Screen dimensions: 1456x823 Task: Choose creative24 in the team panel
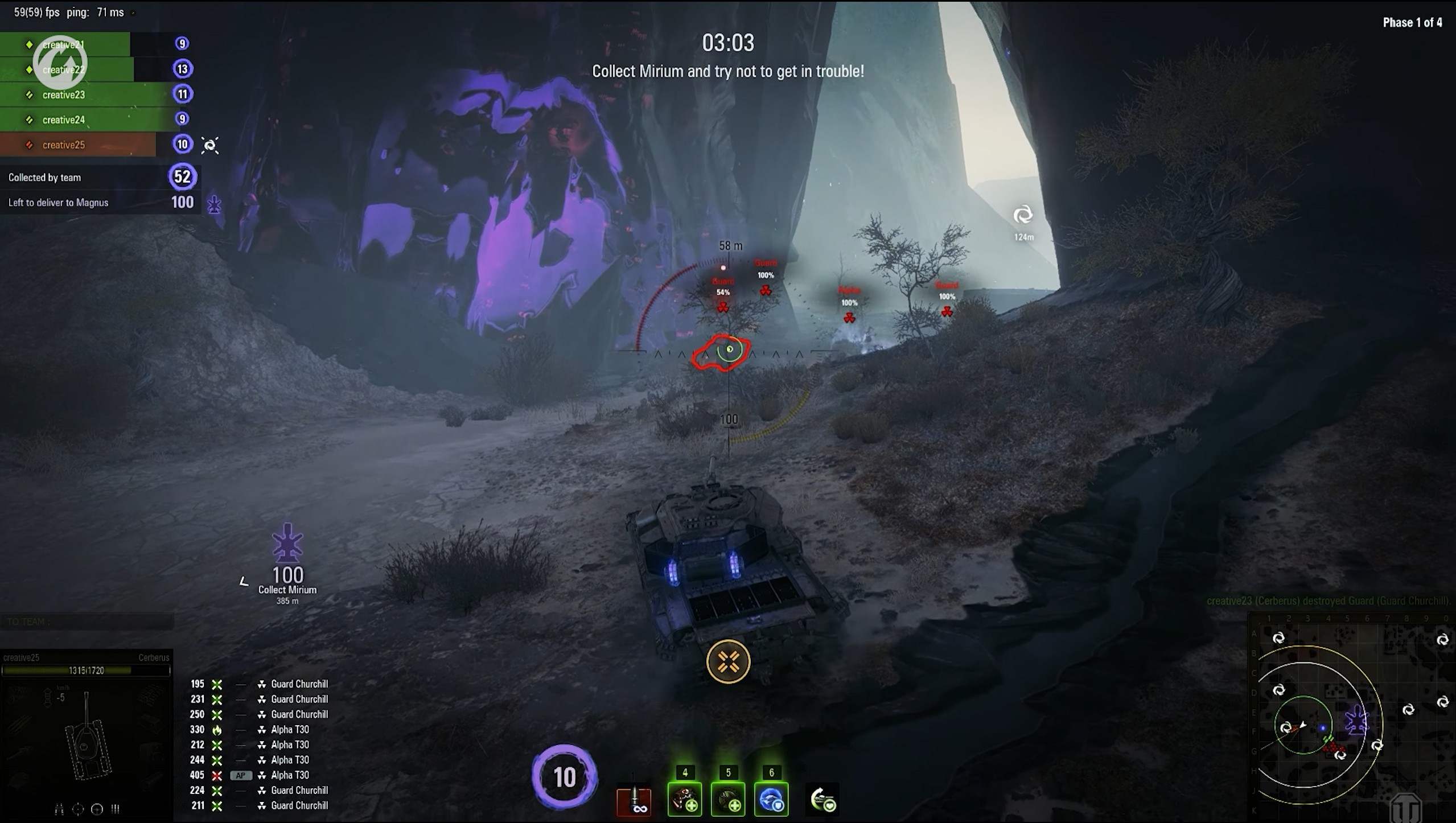click(64, 120)
